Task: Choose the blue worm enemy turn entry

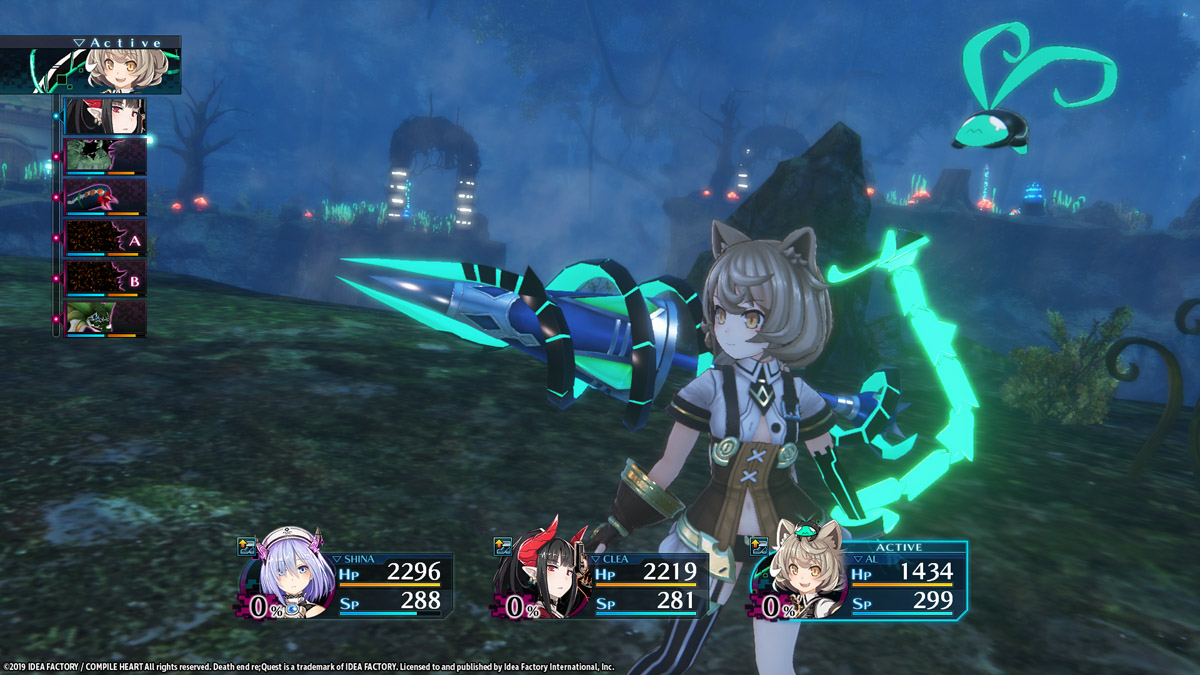Action: [x=104, y=197]
